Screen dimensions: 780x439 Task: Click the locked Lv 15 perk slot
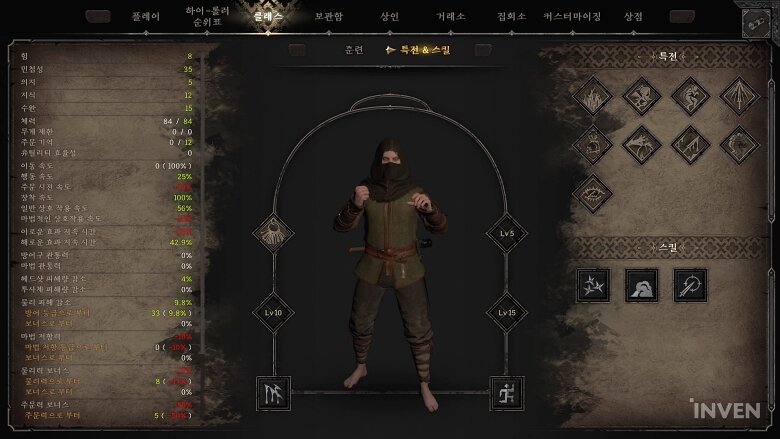click(507, 312)
